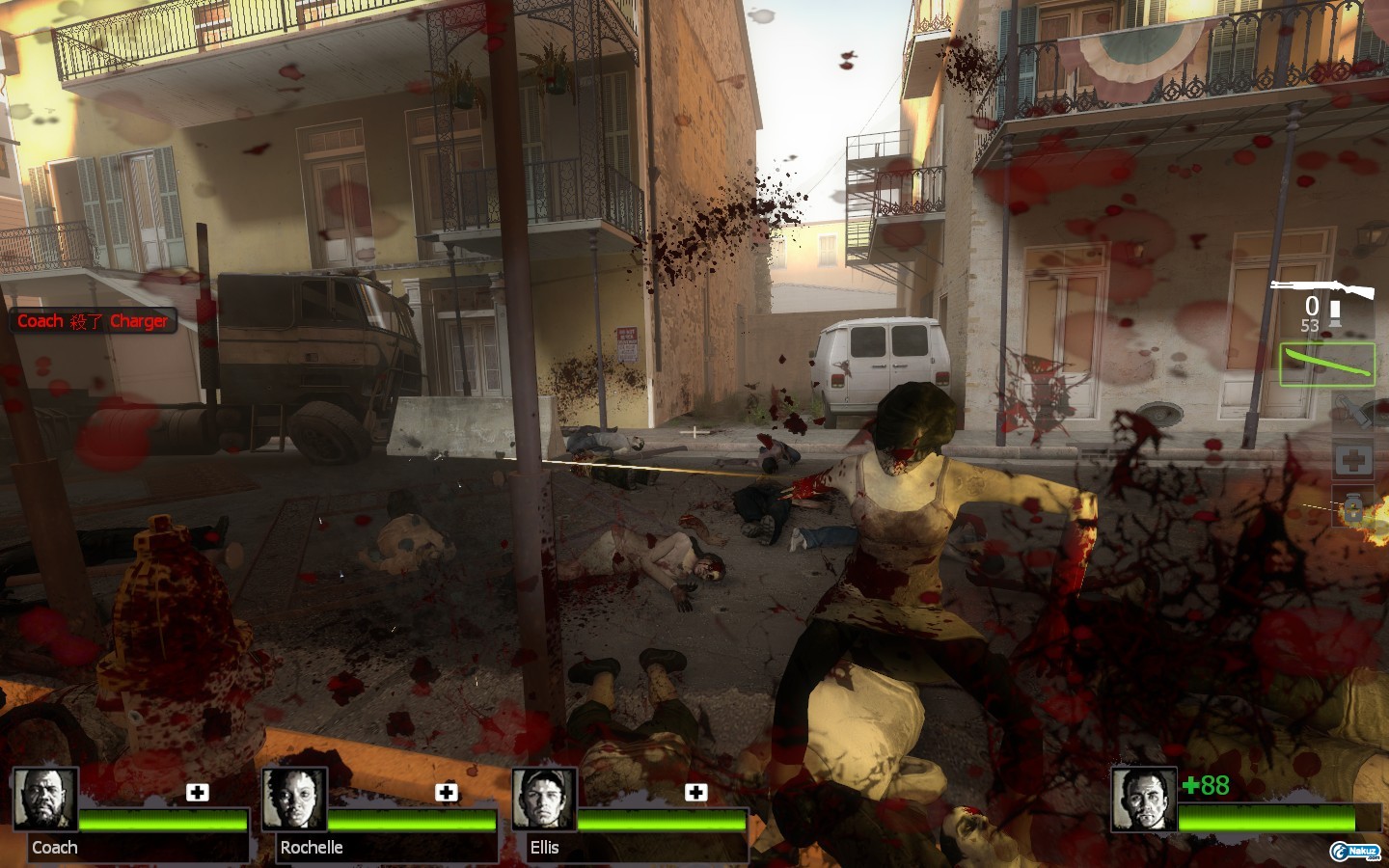This screenshot has width=1389, height=868.
Task: Select Rochelle's teammate portrait
Action: pyautogui.click(x=294, y=800)
